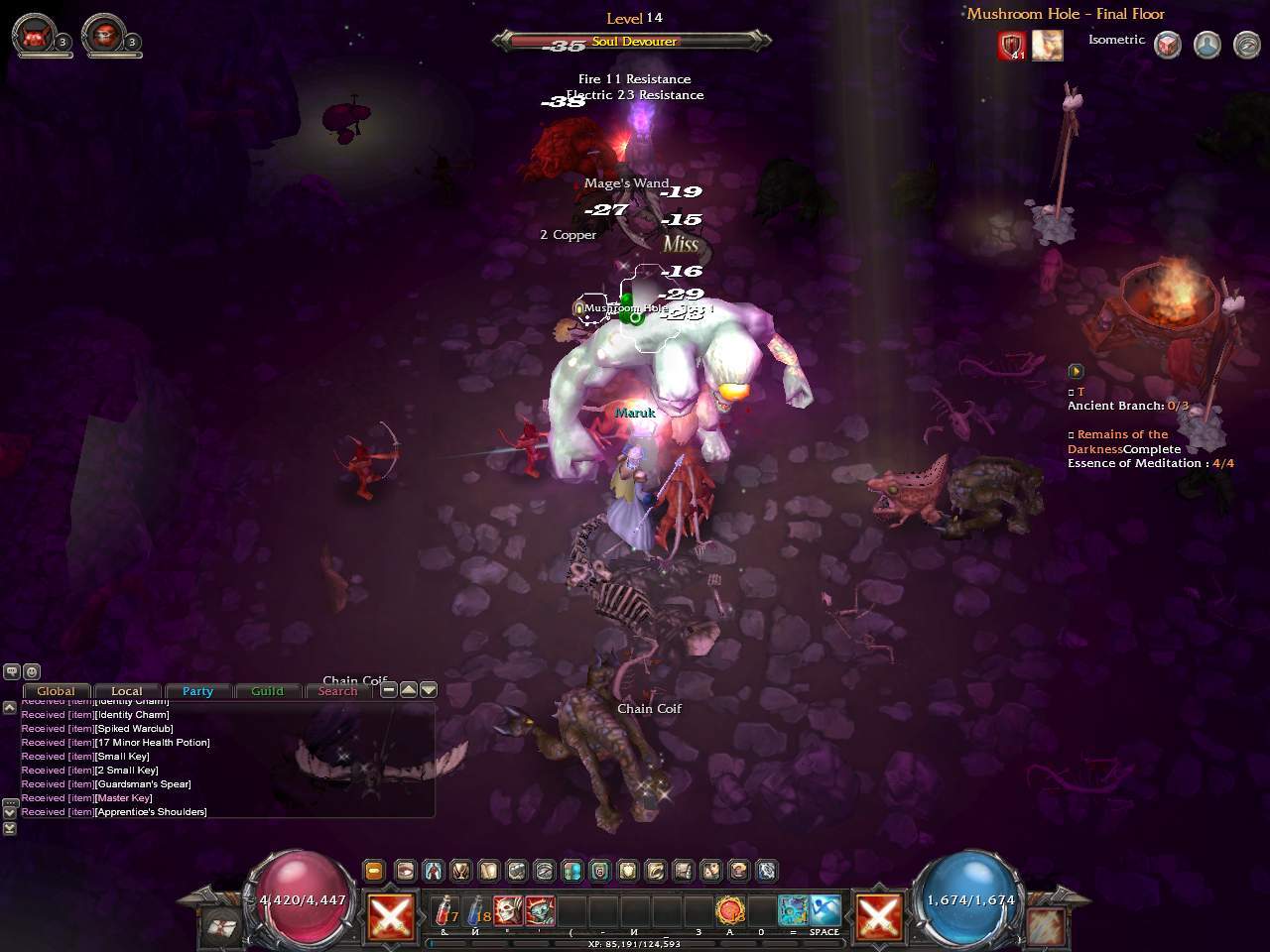Use the blue mana potion hotbar slot
Image resolution: width=1270 pixels, height=952 pixels.
click(477, 910)
